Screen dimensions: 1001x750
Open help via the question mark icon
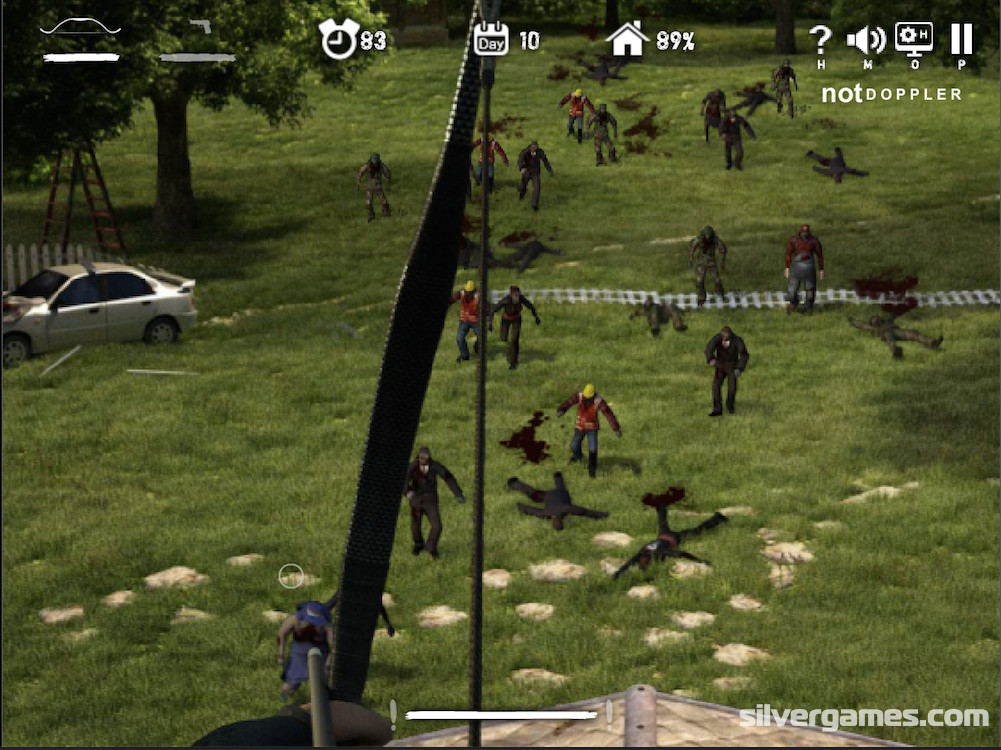pyautogui.click(x=820, y=40)
